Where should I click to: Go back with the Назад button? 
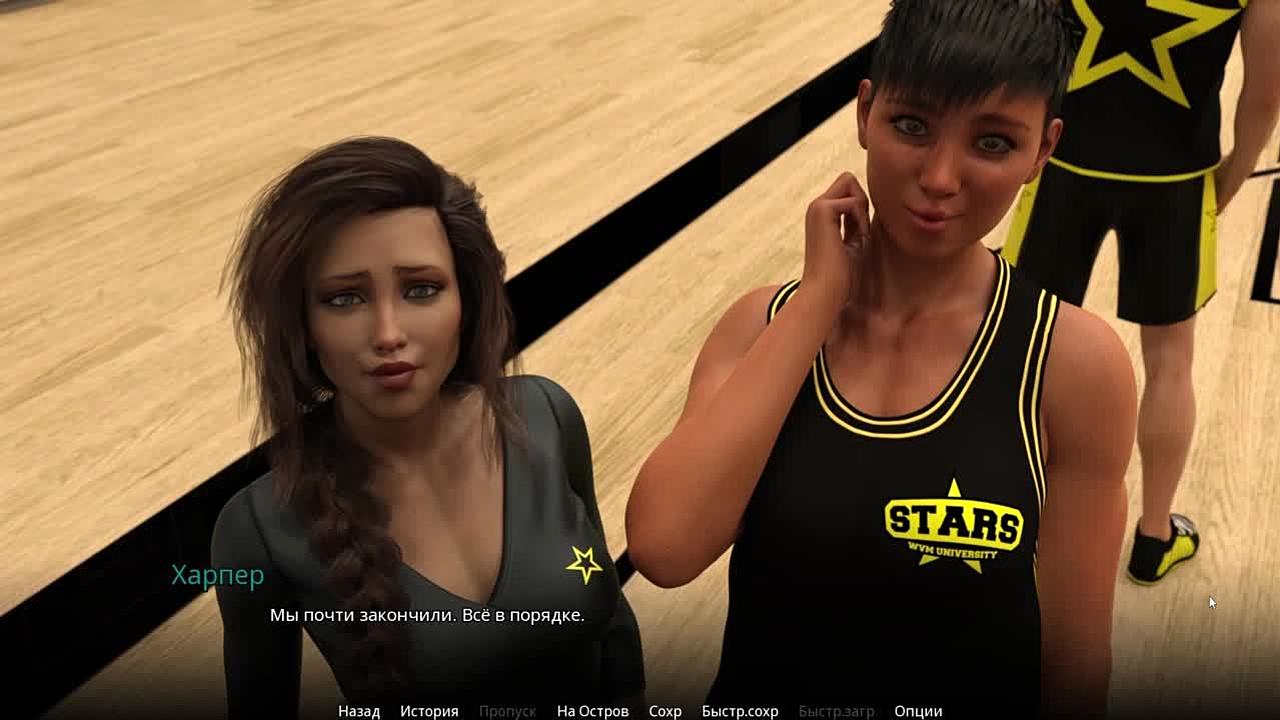(359, 711)
